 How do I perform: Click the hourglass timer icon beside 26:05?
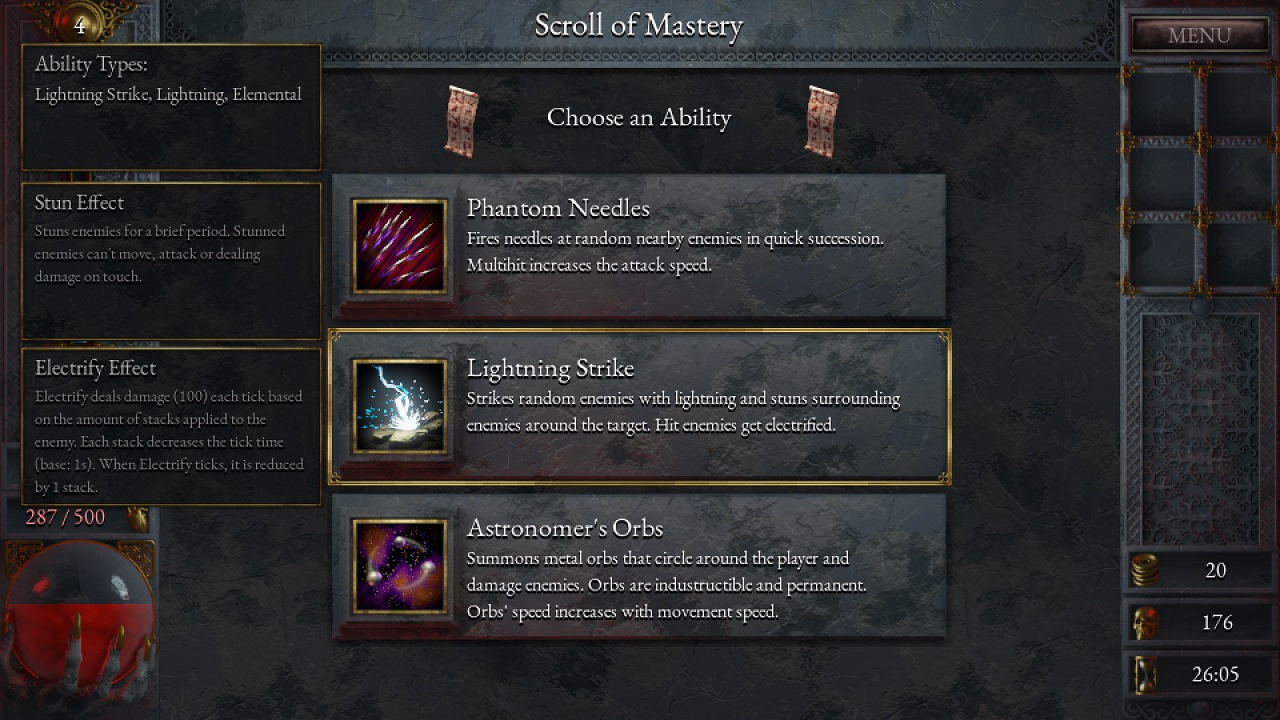1144,674
